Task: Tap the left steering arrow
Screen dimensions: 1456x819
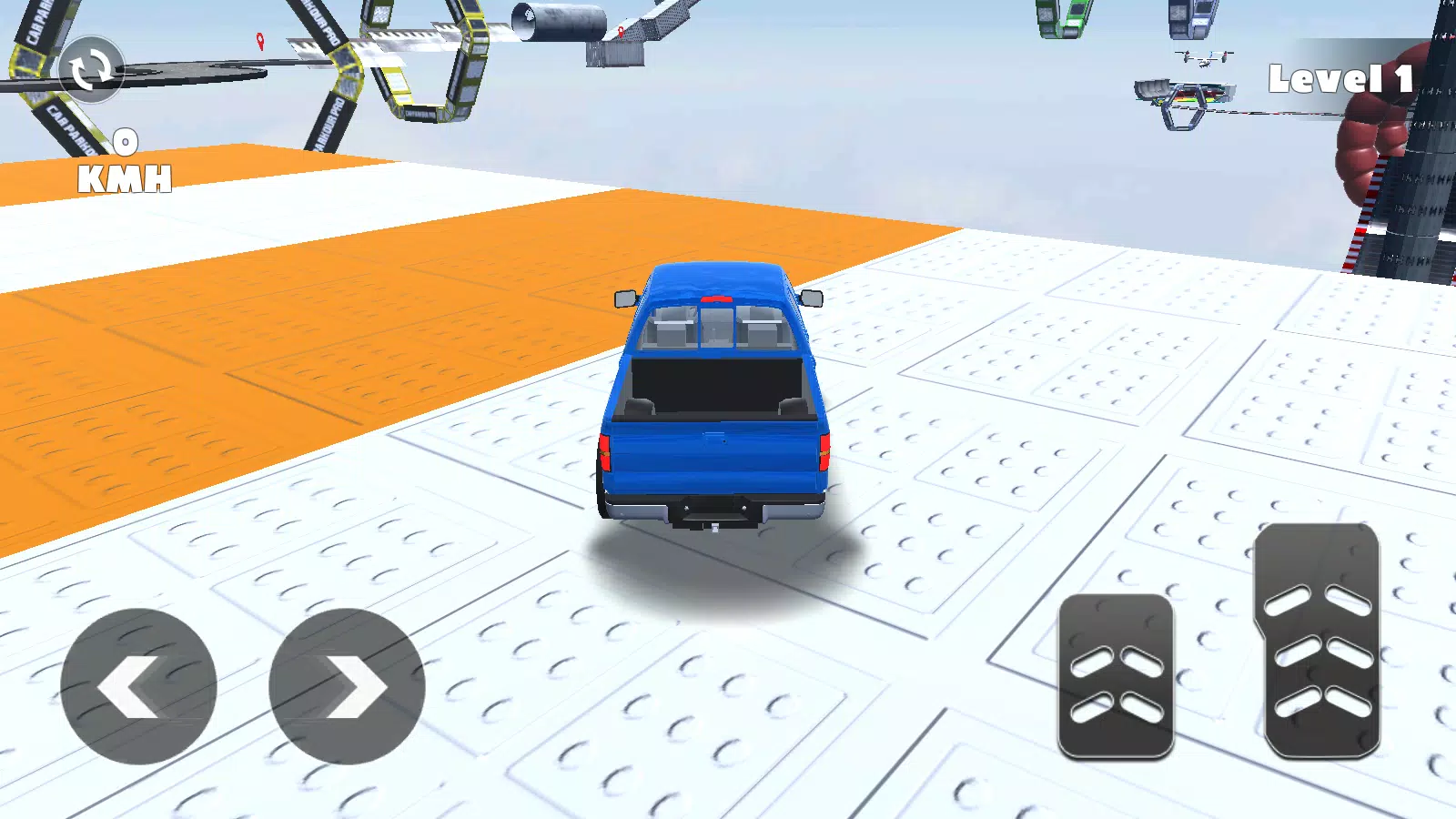Action: pos(139,685)
